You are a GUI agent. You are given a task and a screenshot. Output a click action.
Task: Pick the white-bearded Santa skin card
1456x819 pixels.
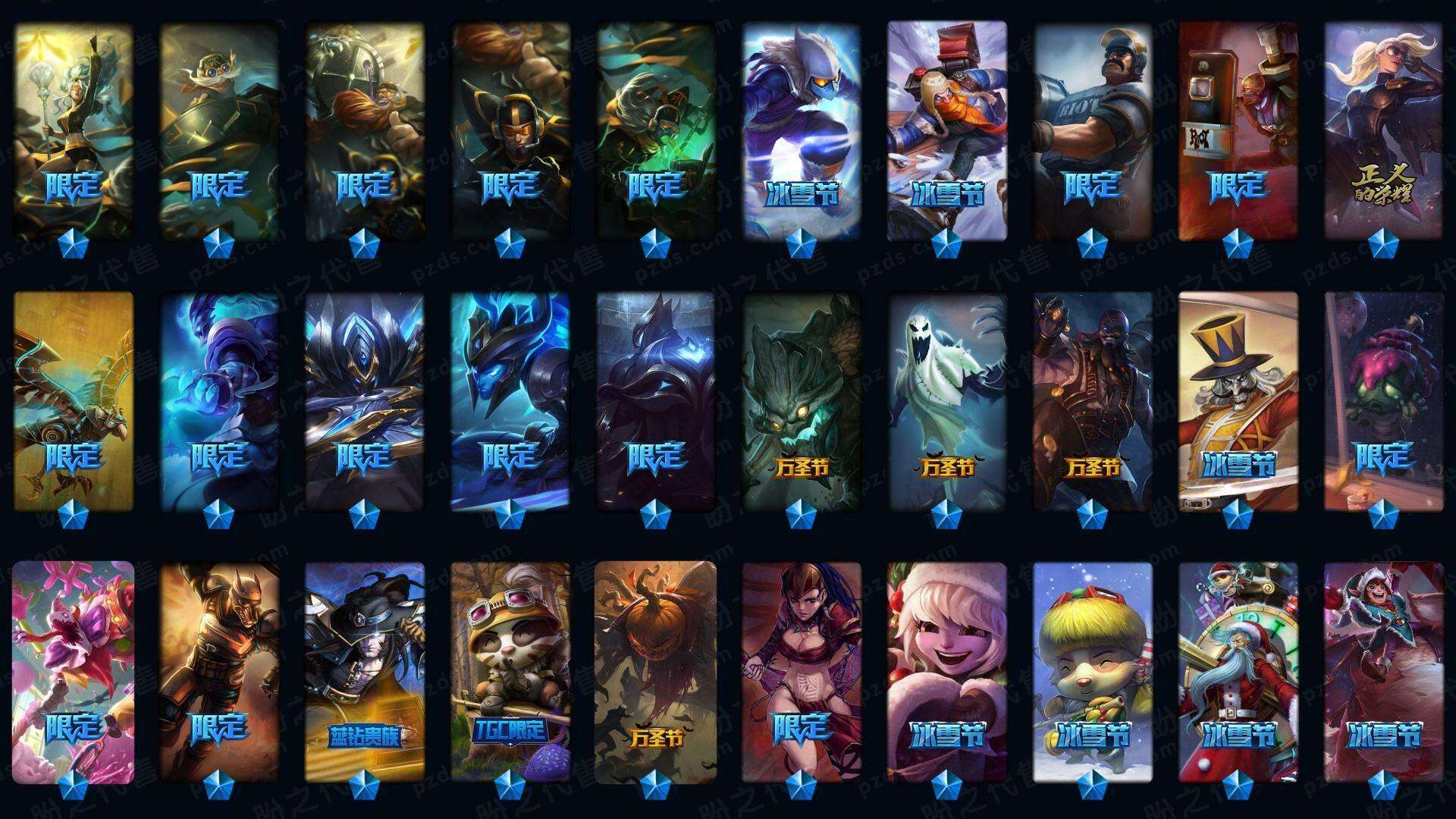coord(1238,671)
